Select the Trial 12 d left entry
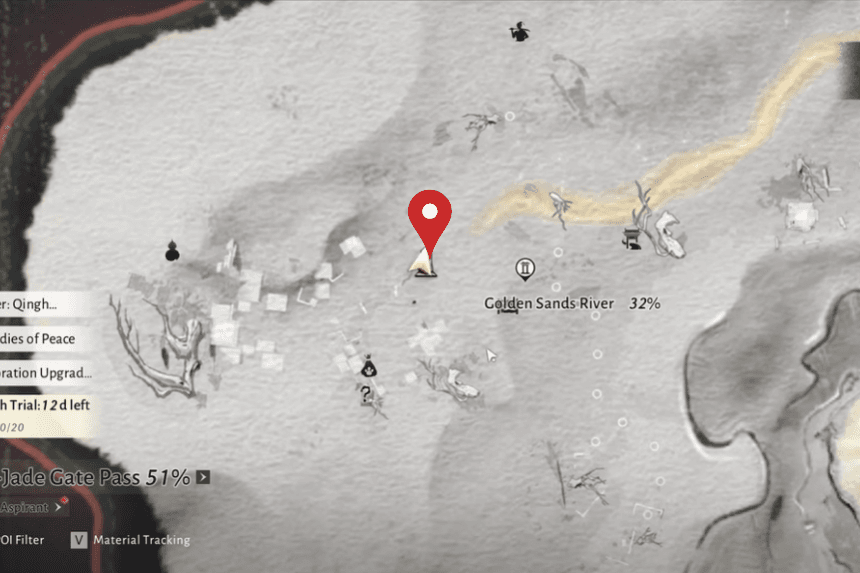 point(46,407)
